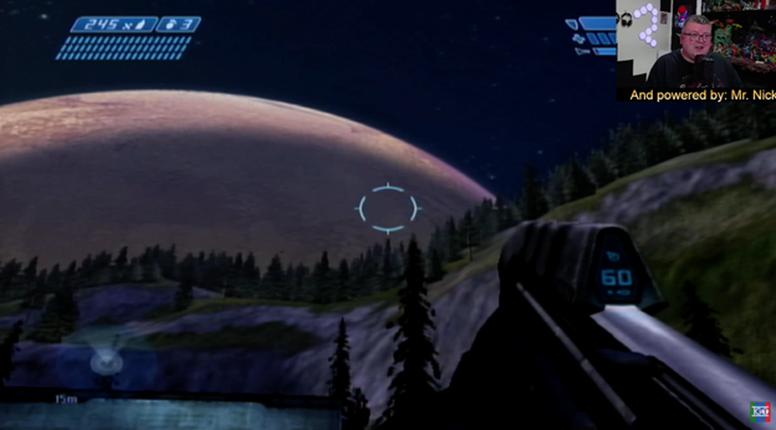
Task: Click the channel logo watermark
Action: [762, 412]
